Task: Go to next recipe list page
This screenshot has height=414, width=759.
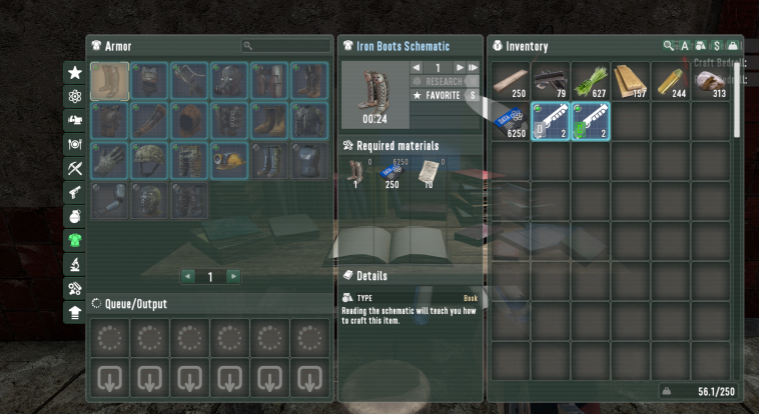Action: tap(233, 276)
